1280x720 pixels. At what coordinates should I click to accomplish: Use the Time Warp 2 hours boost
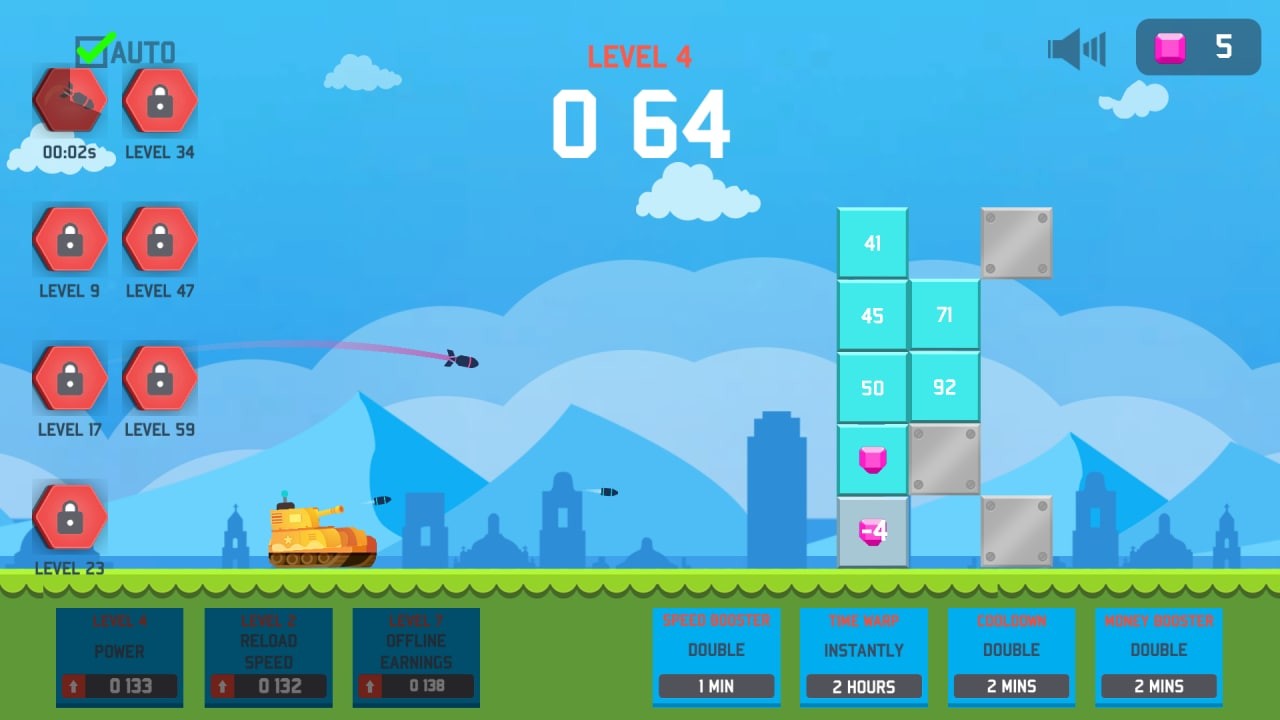click(864, 657)
